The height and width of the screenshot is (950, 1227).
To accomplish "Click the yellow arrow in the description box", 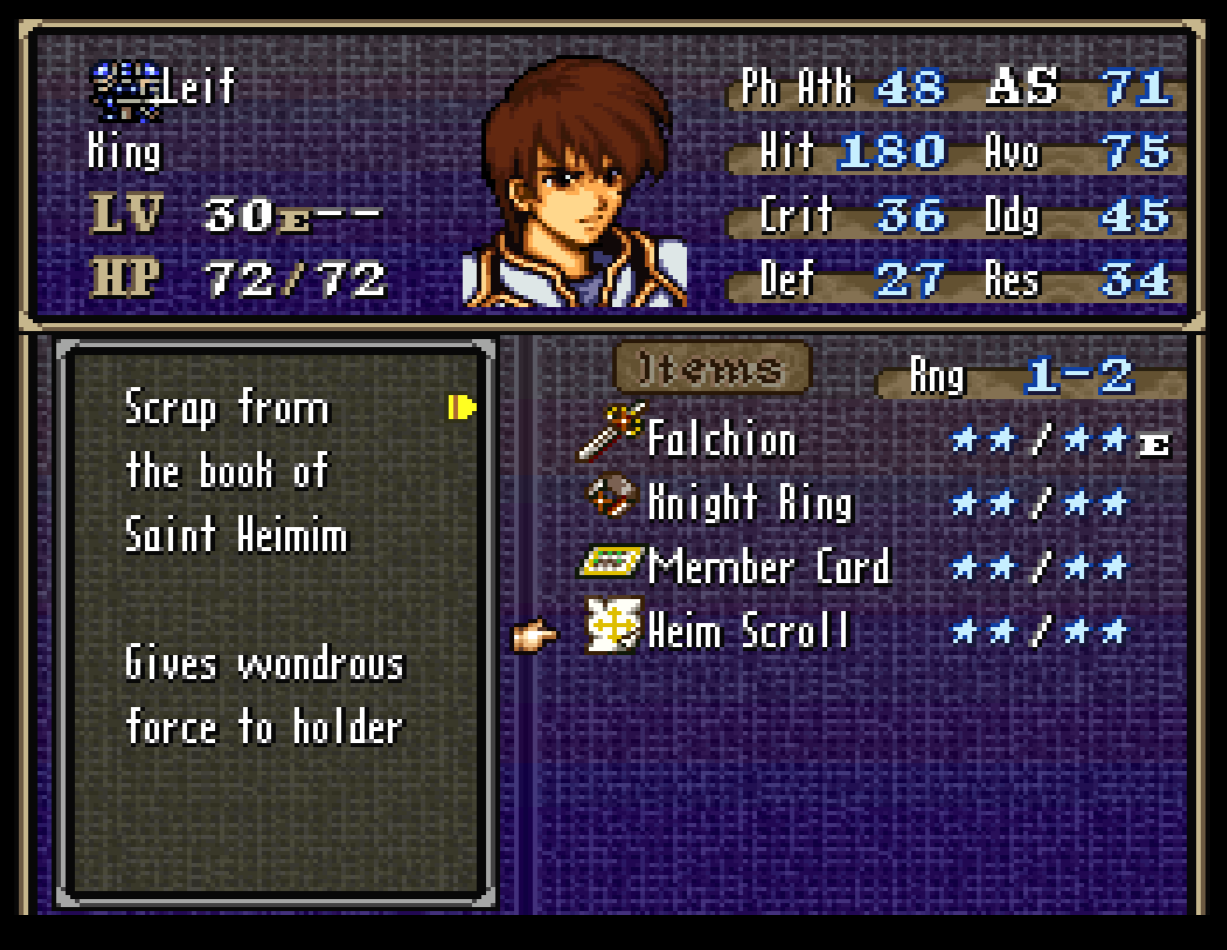I will click(x=461, y=407).
